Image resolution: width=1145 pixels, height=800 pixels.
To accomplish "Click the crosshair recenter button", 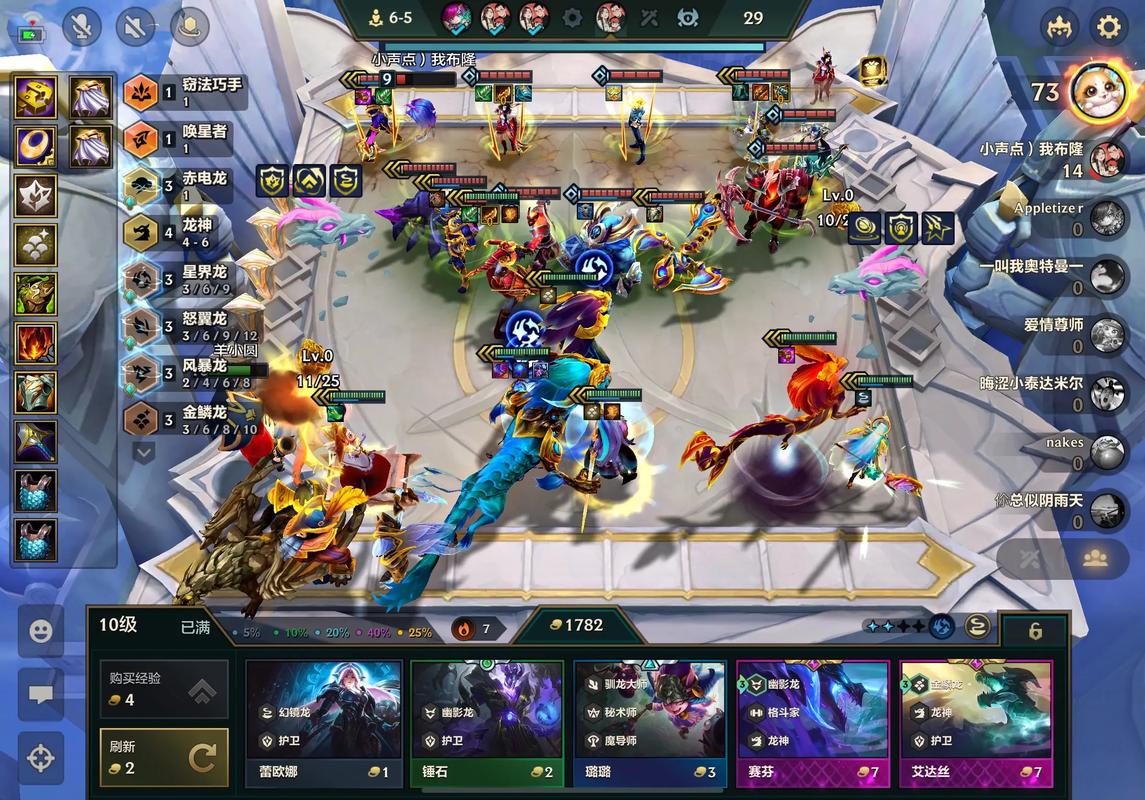I will click(x=40, y=758).
